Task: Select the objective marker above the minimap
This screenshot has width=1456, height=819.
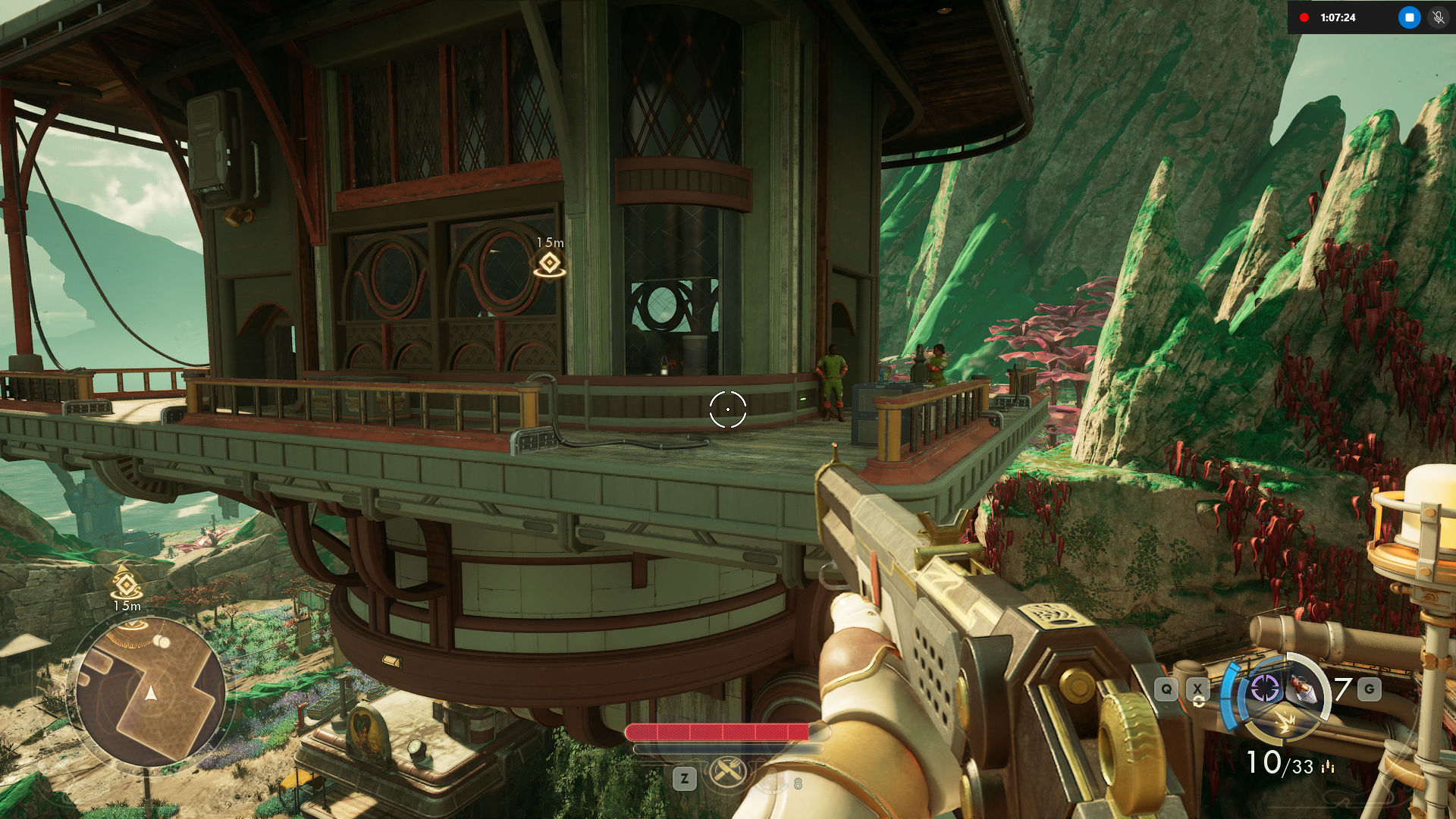Action: pos(127,585)
